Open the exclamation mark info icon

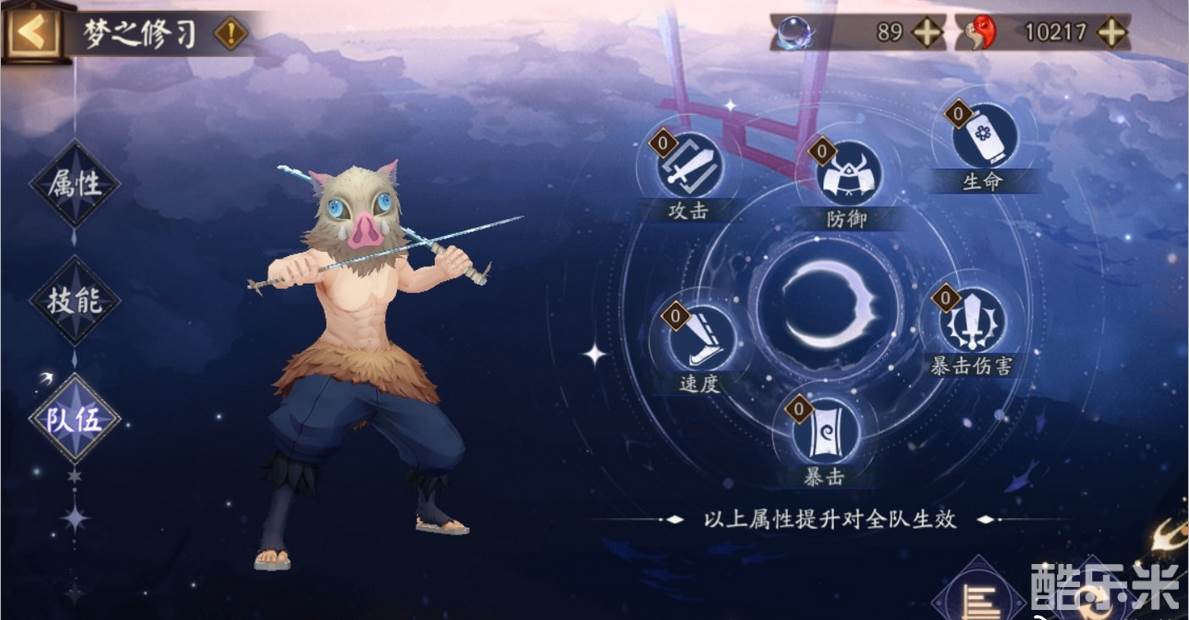pyautogui.click(x=231, y=33)
